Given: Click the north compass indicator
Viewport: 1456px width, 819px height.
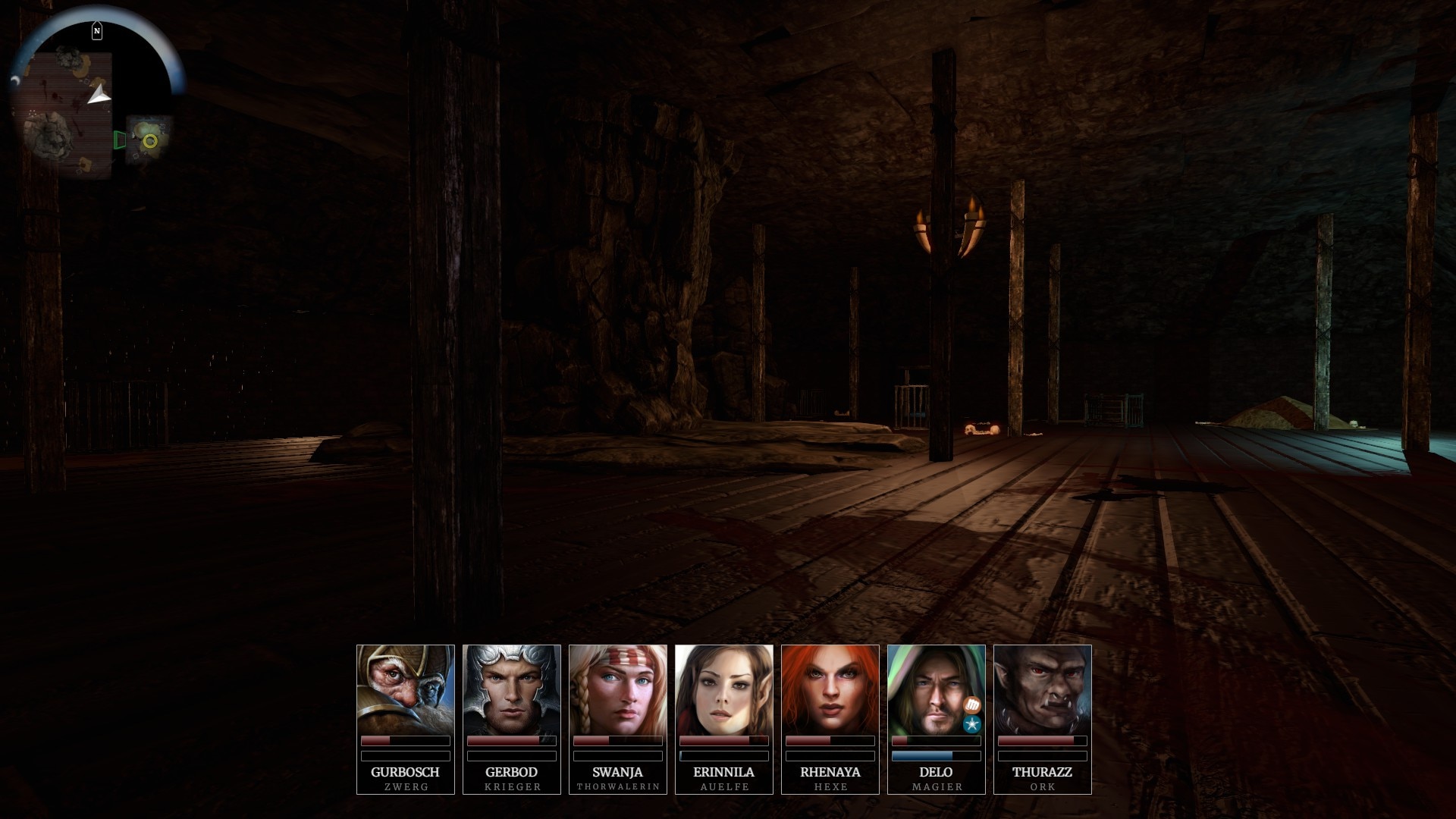Looking at the screenshot, I should pos(97,31).
